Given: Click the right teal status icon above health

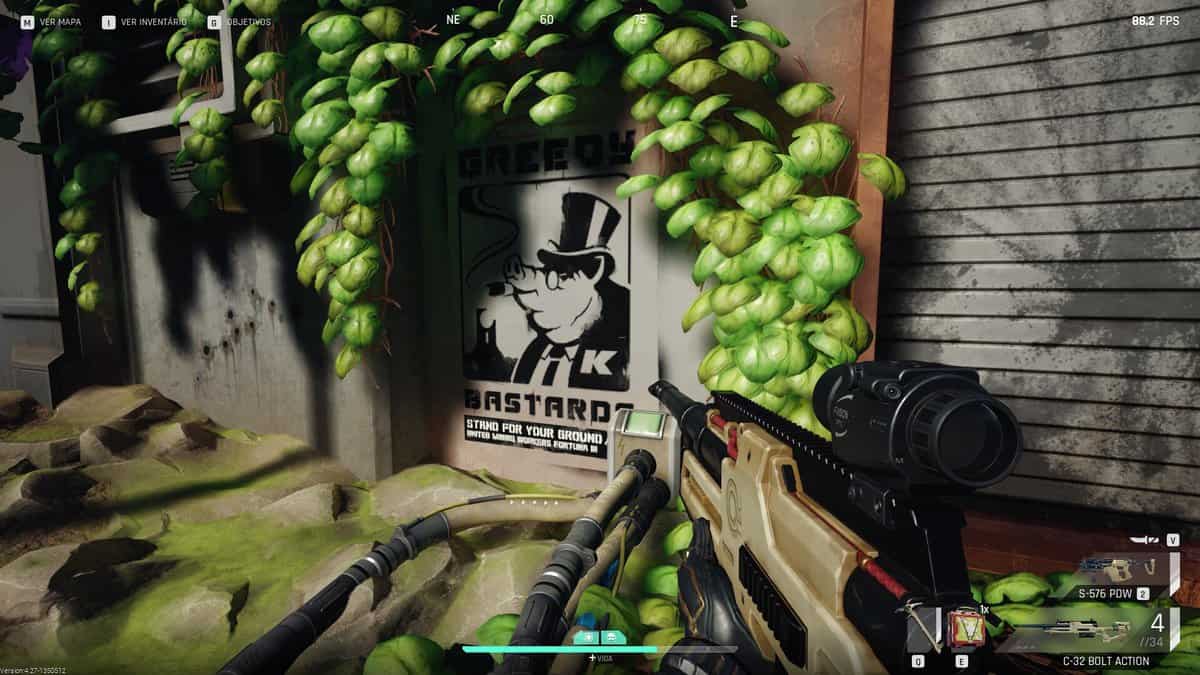Looking at the screenshot, I should tap(611, 636).
